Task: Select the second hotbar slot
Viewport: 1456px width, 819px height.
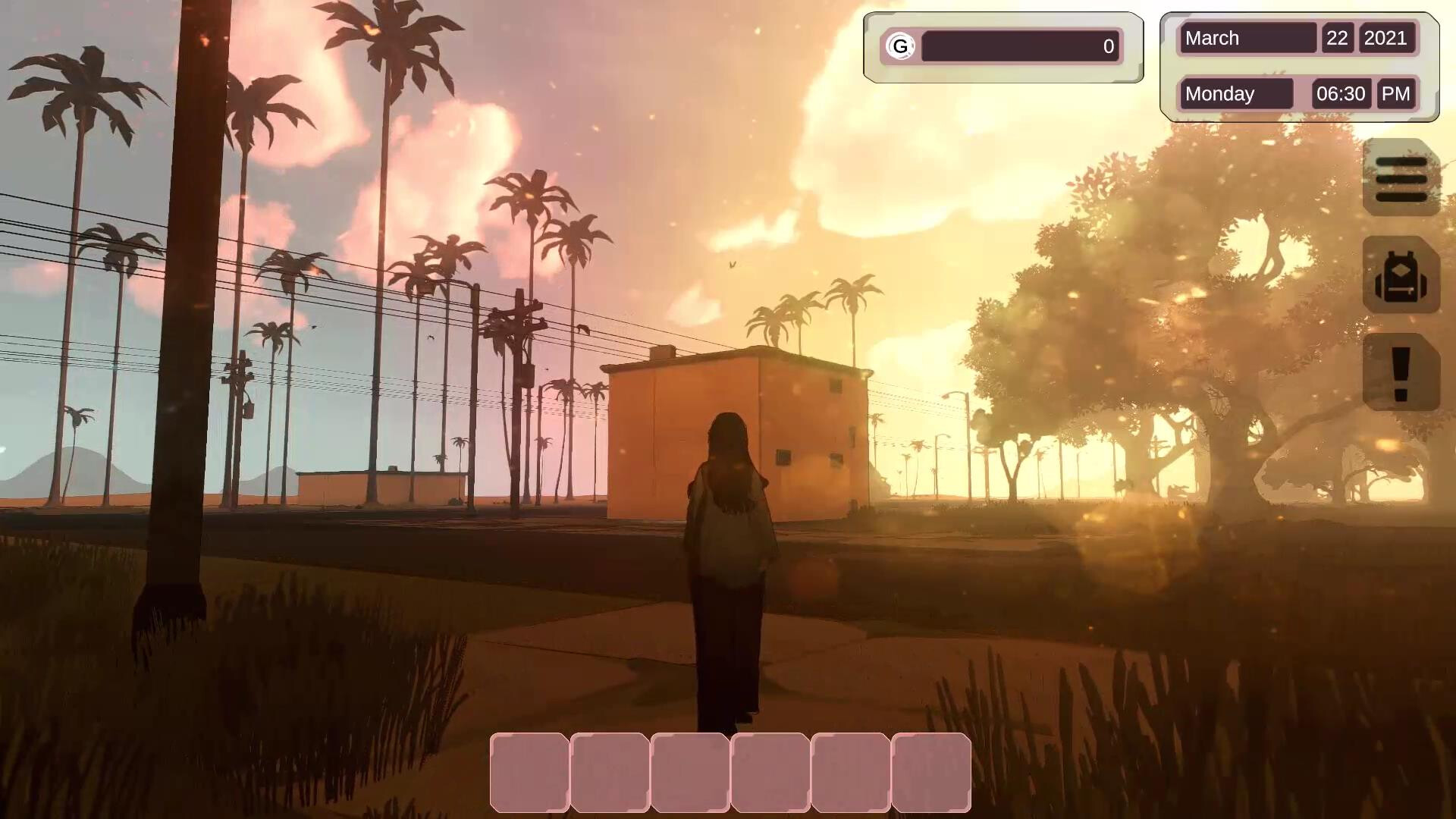Action: click(611, 773)
